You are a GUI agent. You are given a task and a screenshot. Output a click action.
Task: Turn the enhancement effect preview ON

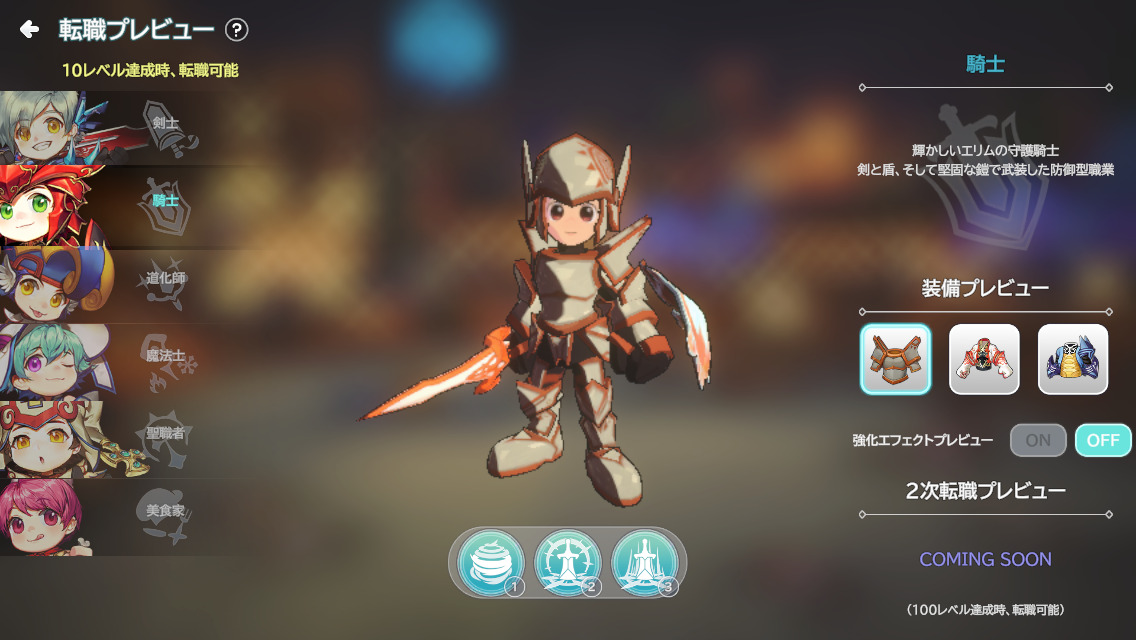click(x=1038, y=440)
